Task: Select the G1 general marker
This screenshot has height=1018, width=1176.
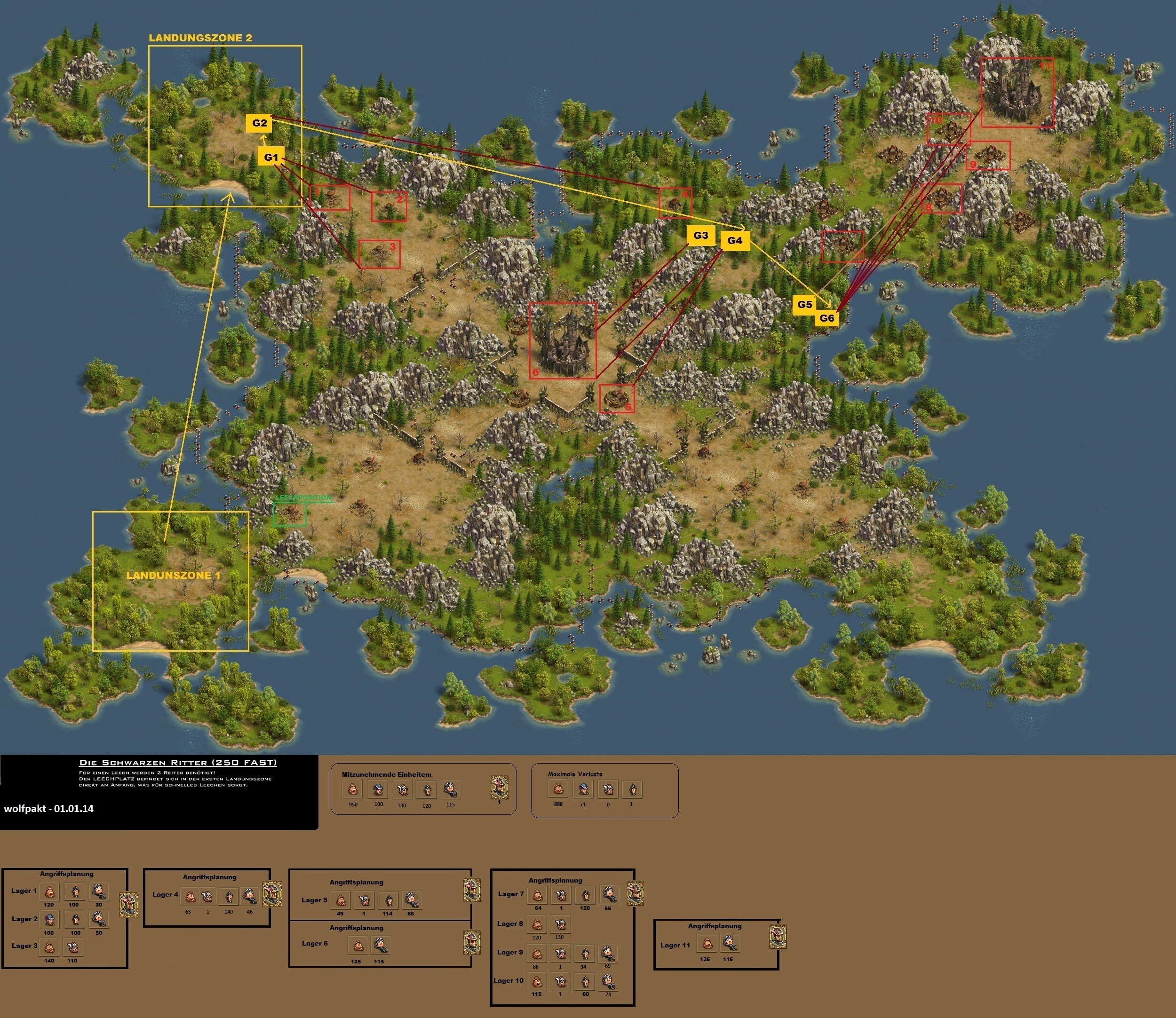Action: point(271,158)
